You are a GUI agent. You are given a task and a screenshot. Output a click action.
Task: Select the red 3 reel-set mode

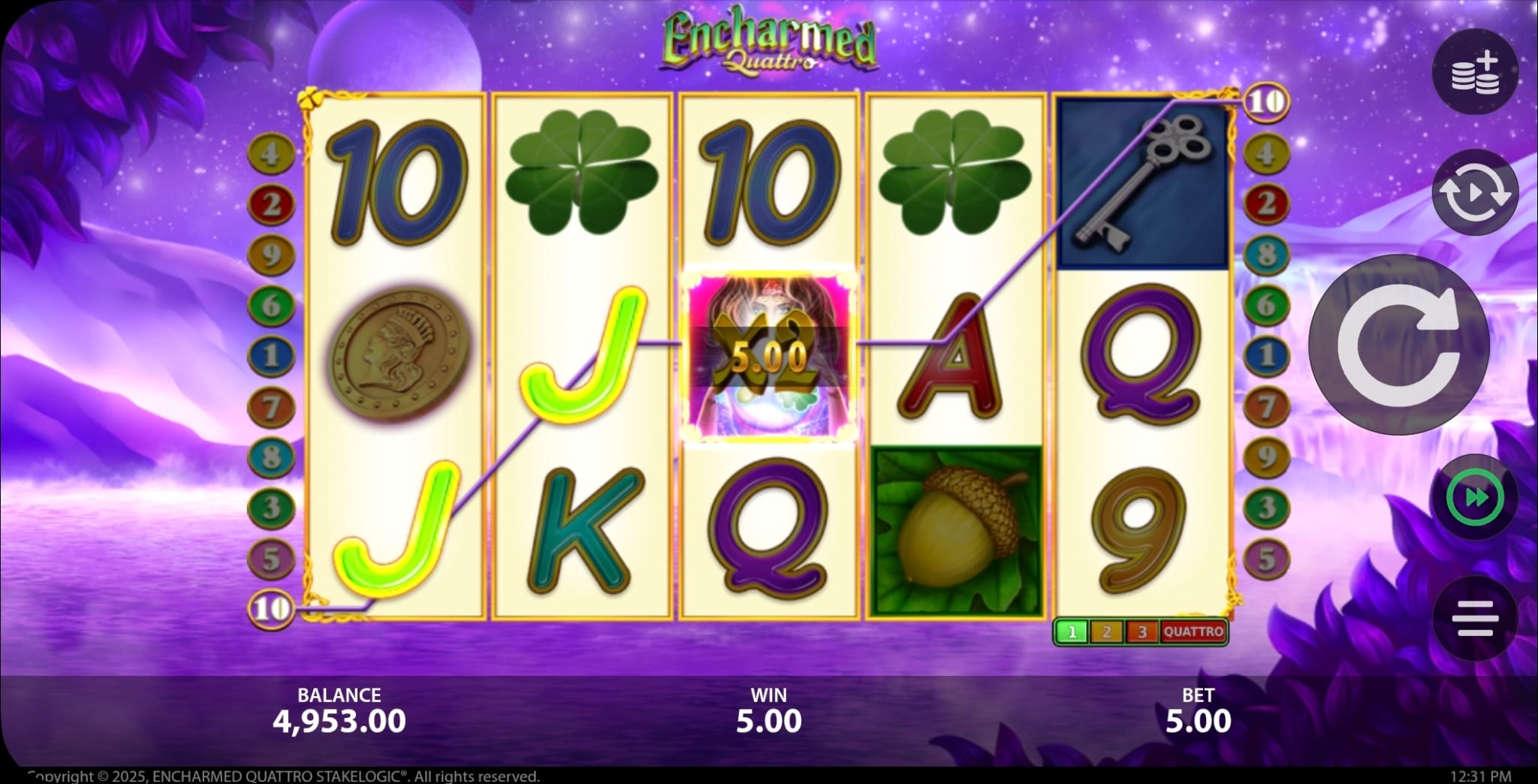tap(1142, 632)
